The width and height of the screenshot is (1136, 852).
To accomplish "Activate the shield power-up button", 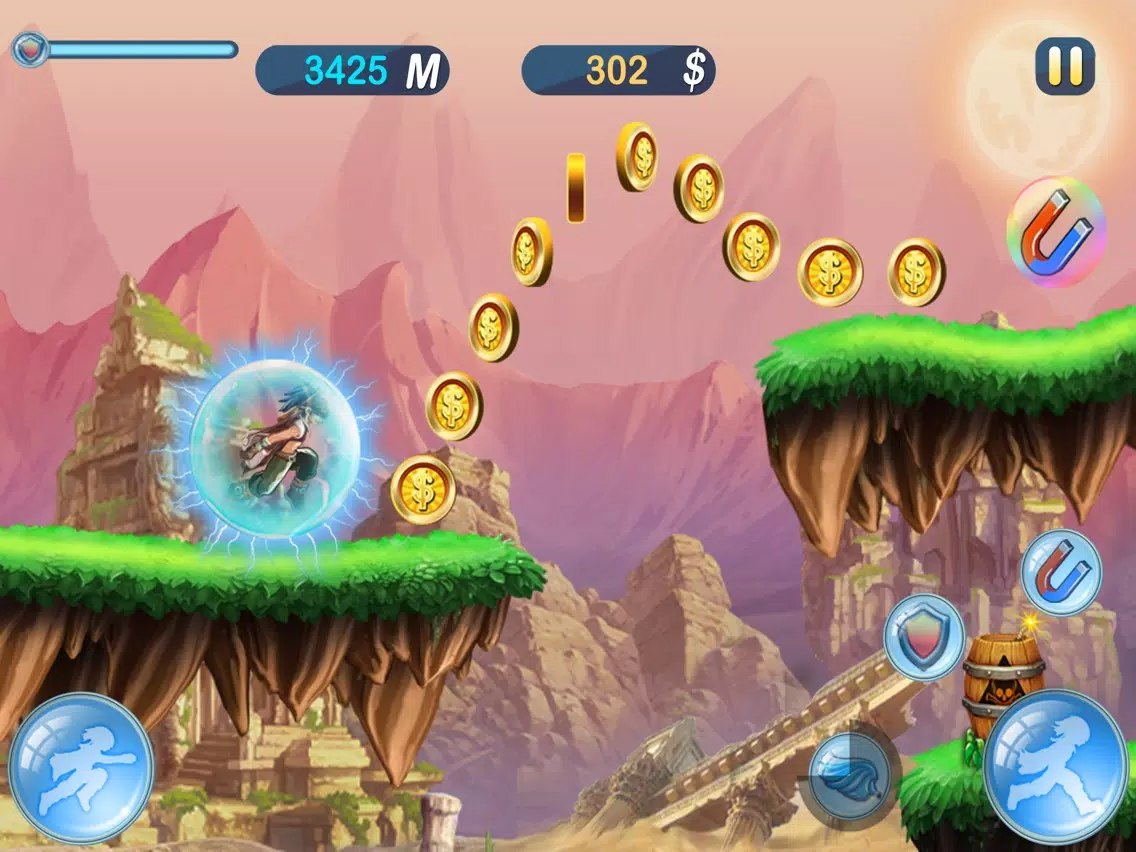I will coord(924,638).
